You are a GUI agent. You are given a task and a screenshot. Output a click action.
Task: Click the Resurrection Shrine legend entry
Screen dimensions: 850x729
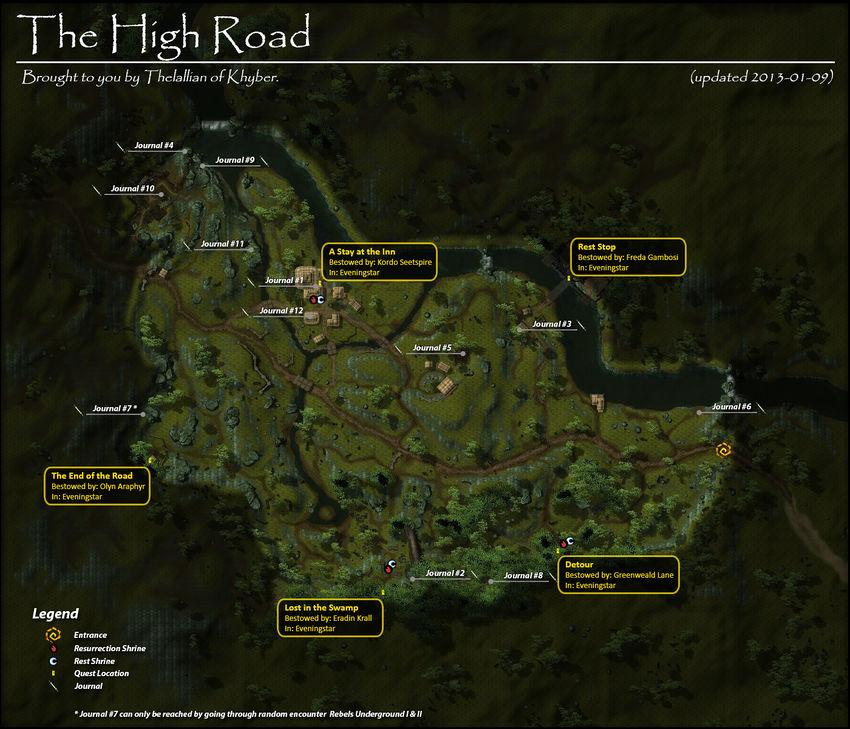[x=109, y=648]
